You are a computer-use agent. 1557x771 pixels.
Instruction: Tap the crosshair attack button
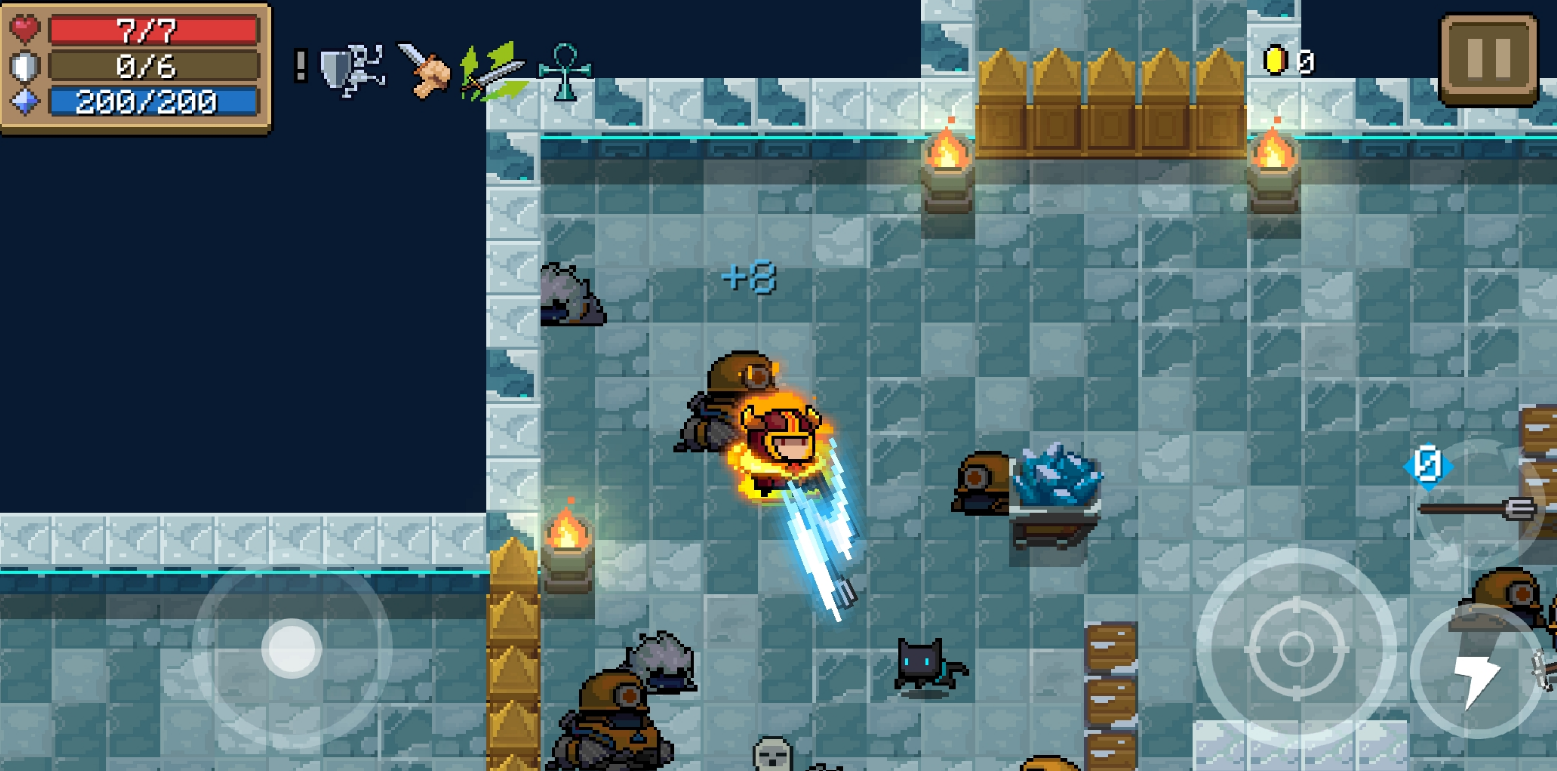[1295, 647]
